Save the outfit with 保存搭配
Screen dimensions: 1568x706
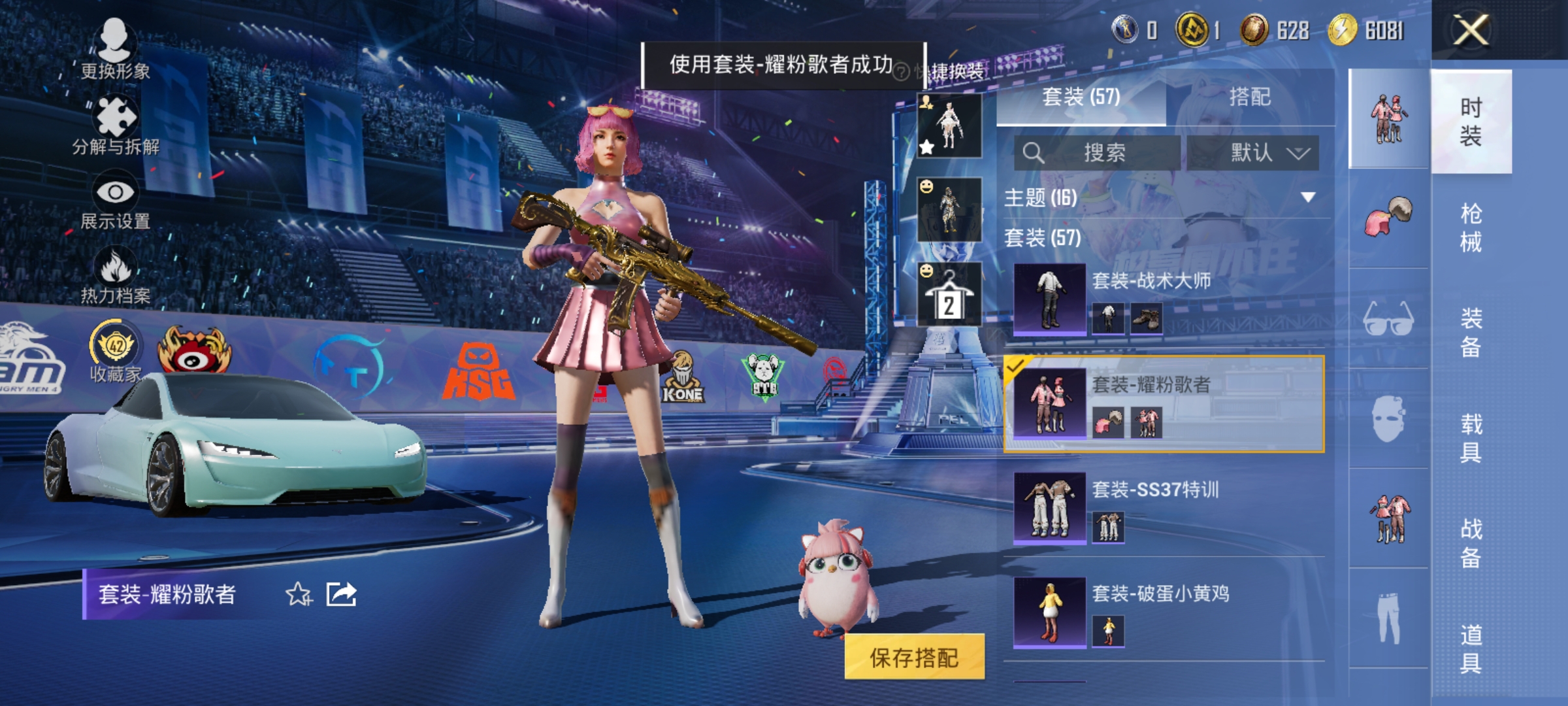coord(914,657)
